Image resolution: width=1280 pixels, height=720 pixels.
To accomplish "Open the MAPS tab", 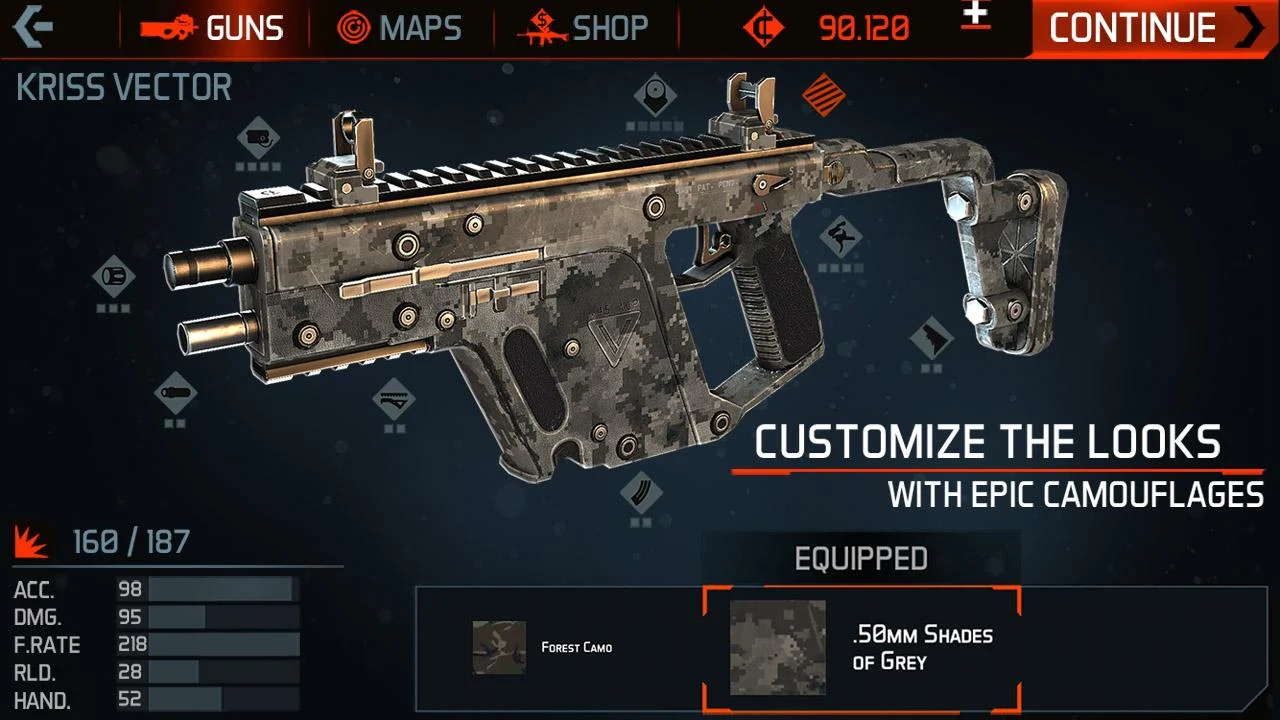I will tap(404, 28).
